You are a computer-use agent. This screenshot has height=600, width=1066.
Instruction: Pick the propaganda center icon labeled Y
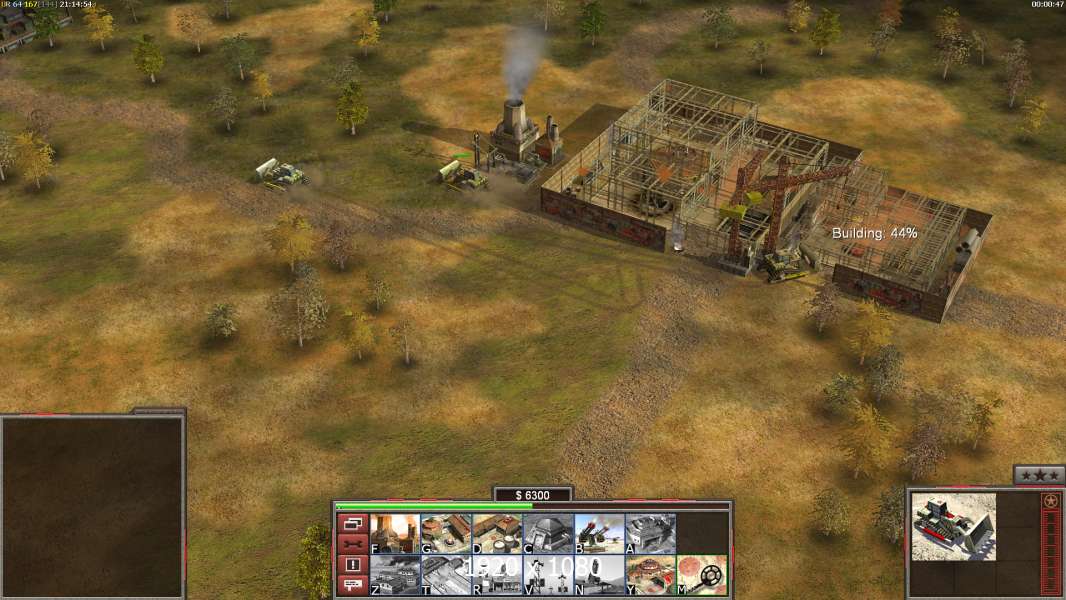pos(650,574)
